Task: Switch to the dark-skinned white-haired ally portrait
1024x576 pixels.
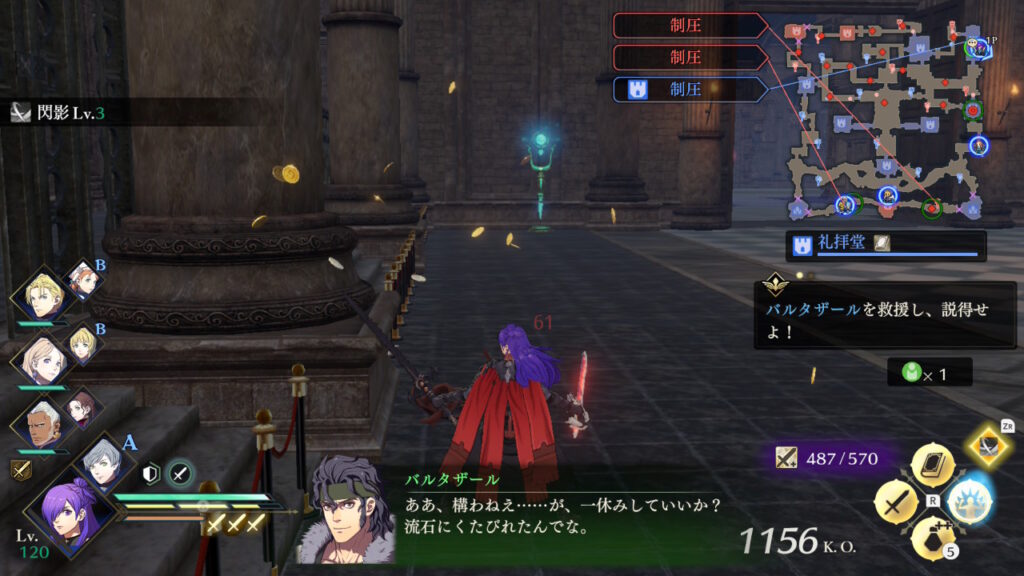Action: point(40,422)
